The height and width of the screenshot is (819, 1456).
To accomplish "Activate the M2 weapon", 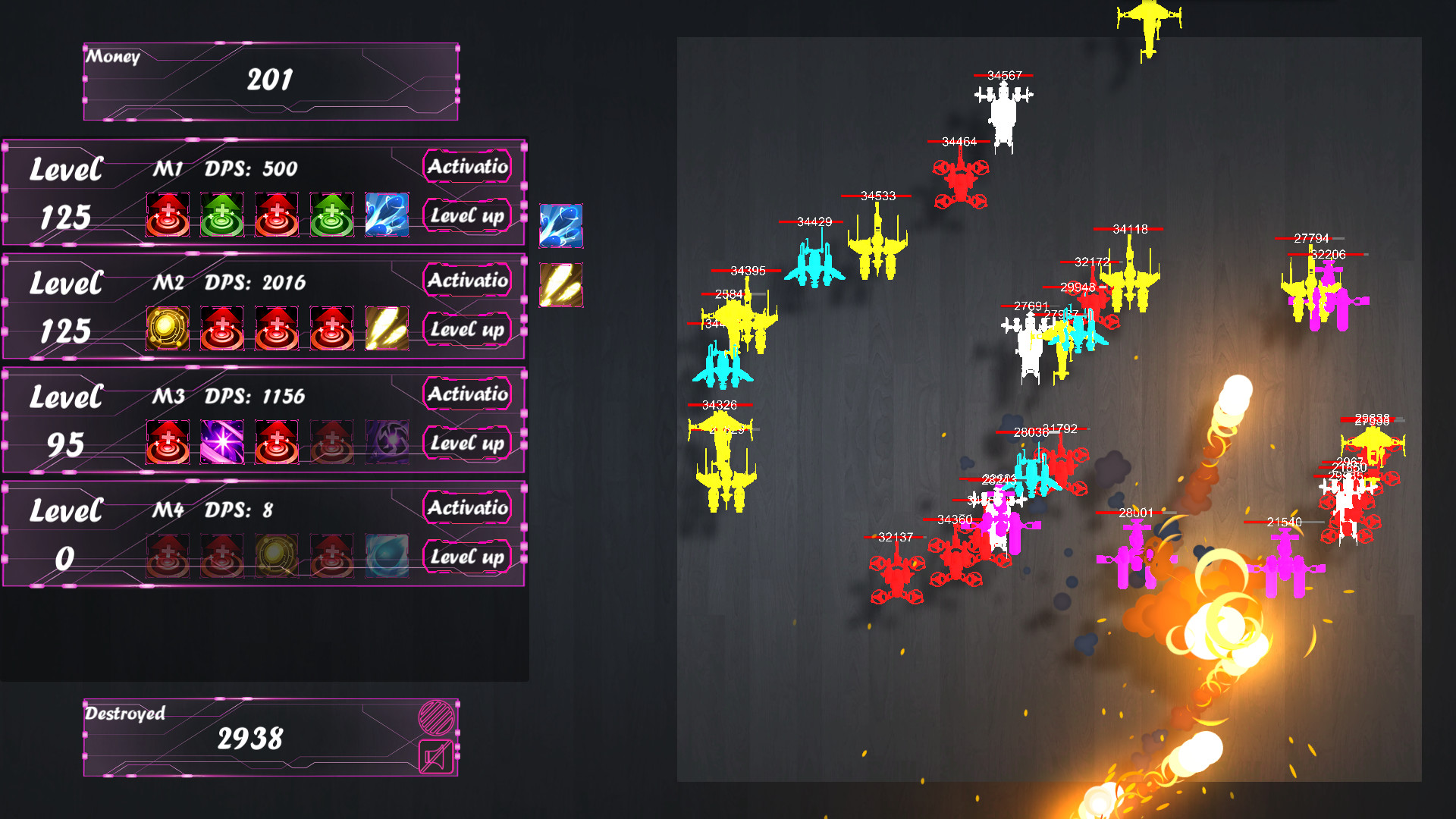I will point(467,280).
